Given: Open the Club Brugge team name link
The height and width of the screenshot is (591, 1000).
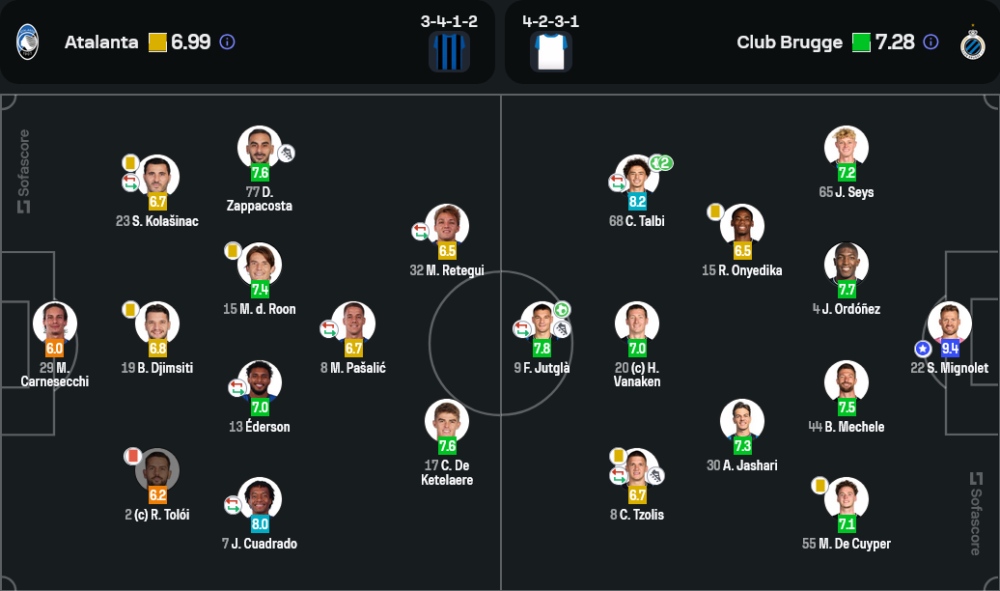Looking at the screenshot, I should (x=789, y=42).
